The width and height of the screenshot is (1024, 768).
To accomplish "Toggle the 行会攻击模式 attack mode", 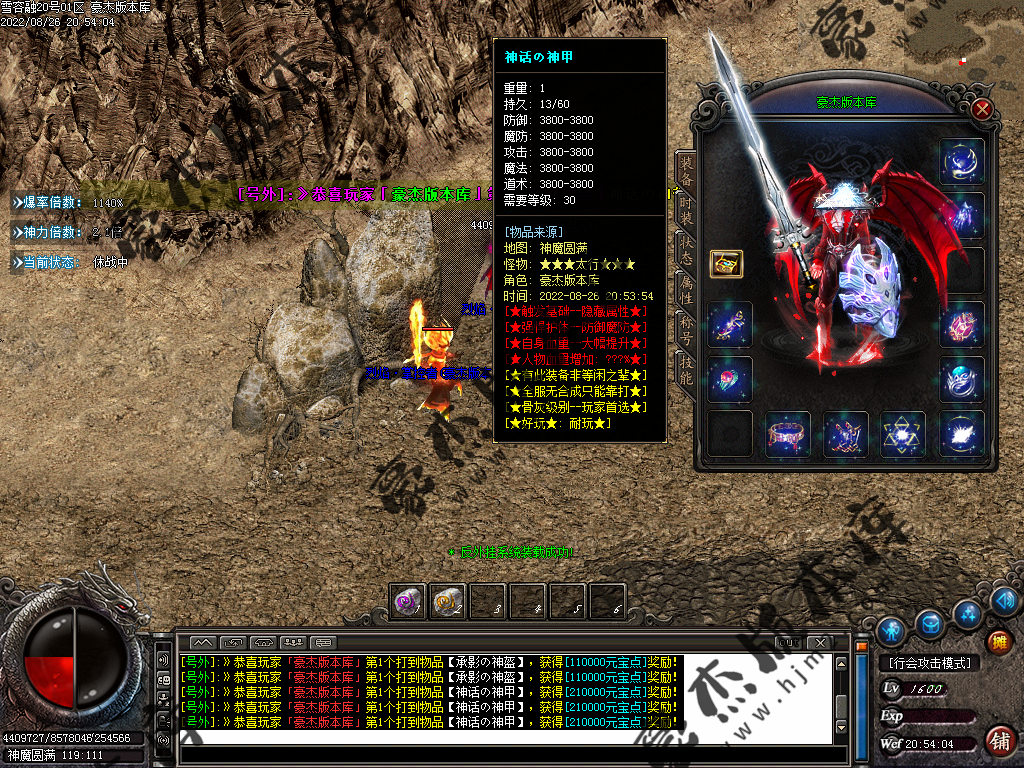I will (929, 663).
